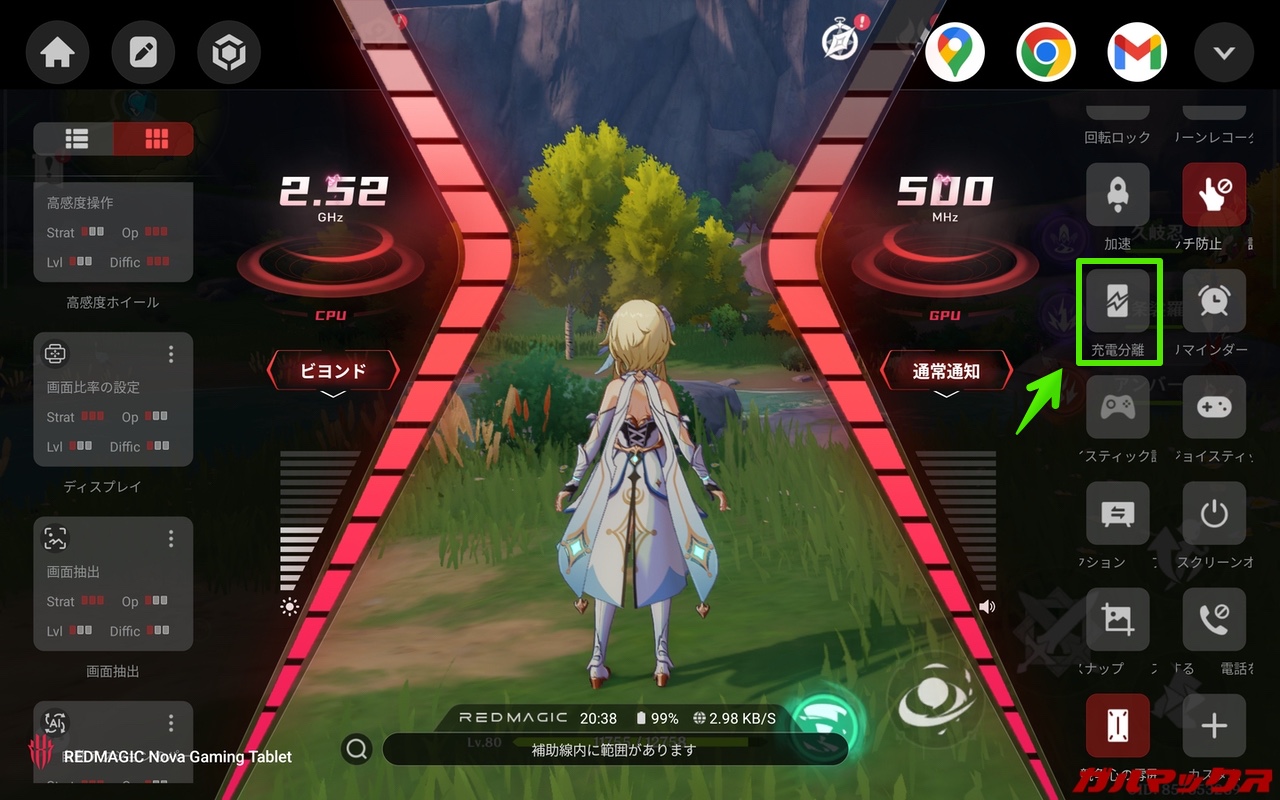Select the 高感度操作 plugin card
Image resolution: width=1280 pixels, height=800 pixels.
(x=113, y=232)
